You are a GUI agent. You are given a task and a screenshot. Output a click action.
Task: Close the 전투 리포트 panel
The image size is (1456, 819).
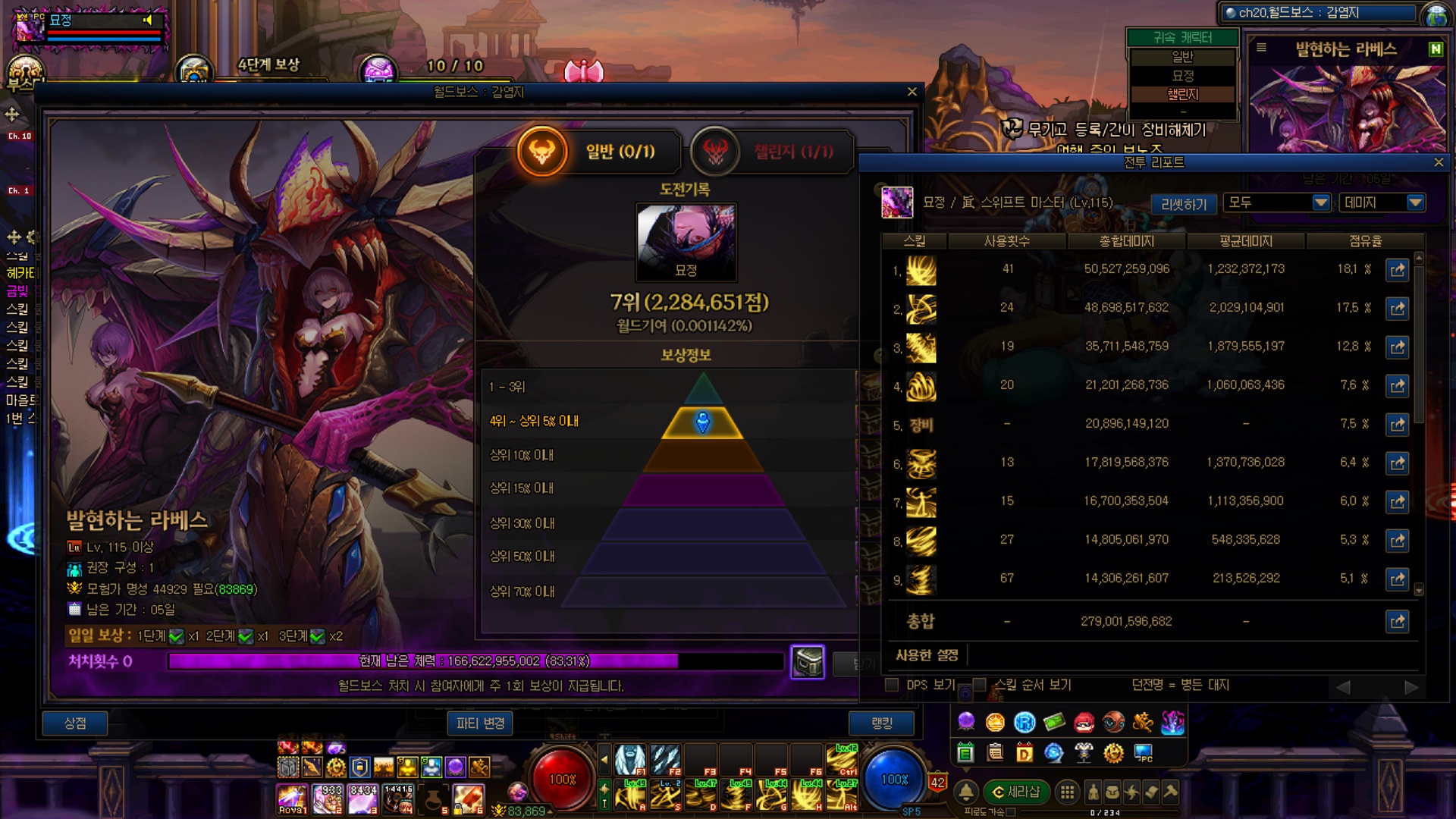[x=1439, y=162]
